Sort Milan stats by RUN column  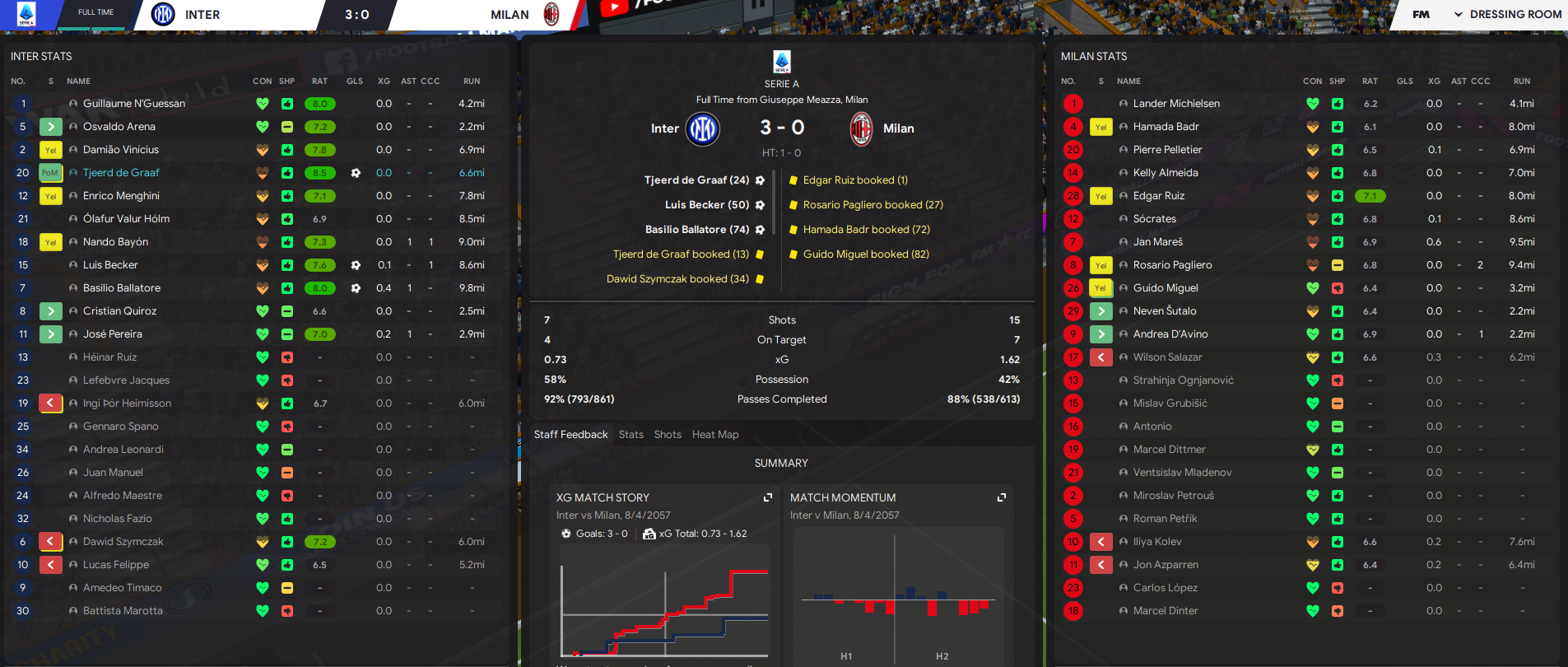[x=1521, y=82]
